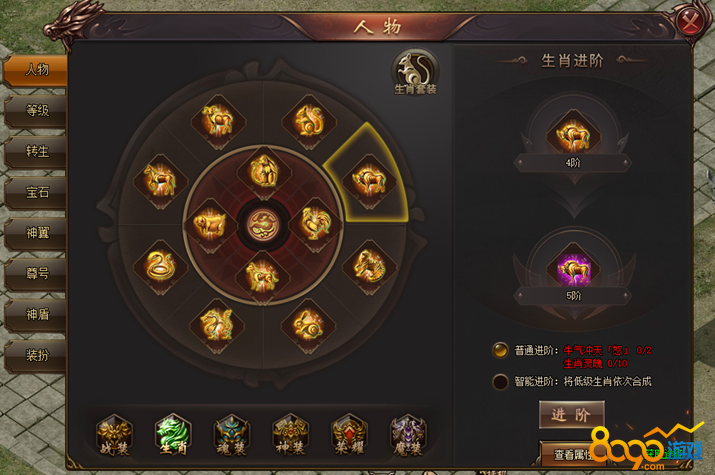Go to the 魔装 bottom tab
715x475 pixels.
407,435
